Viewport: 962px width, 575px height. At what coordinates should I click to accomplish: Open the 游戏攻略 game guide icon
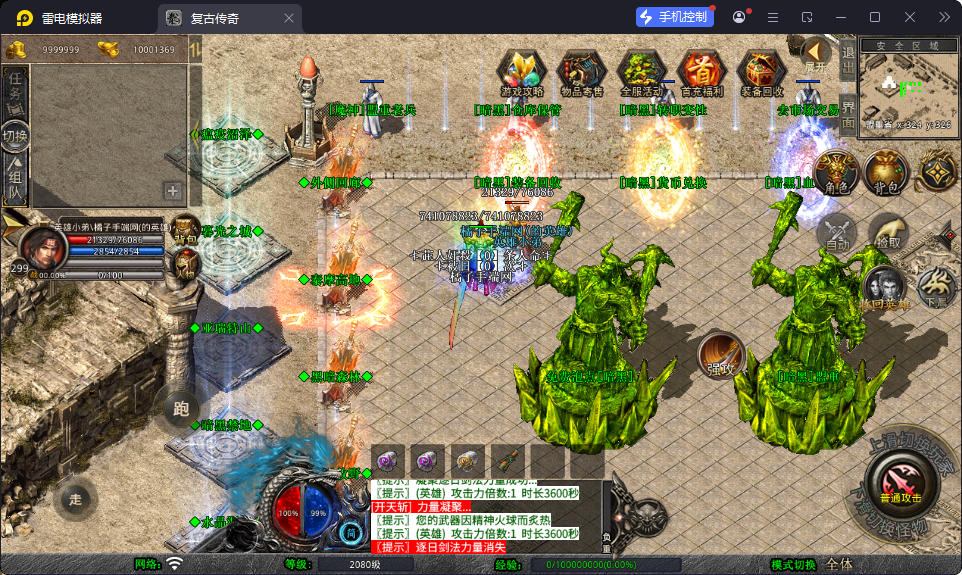pos(521,73)
